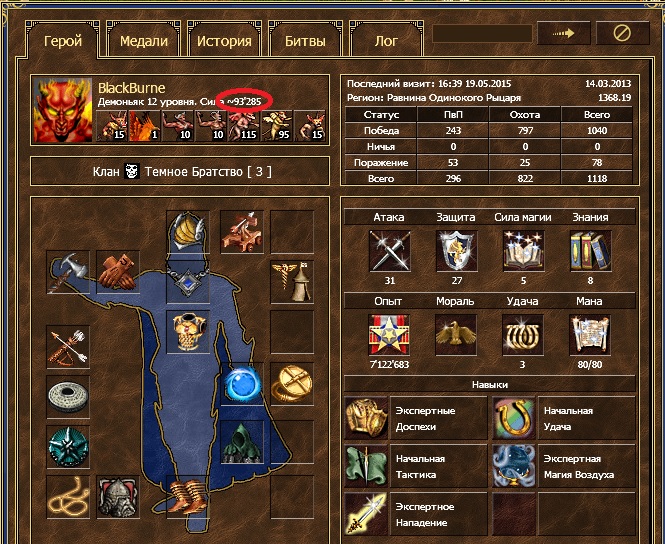
Task: Select the boots equipment slot
Action: pos(188,495)
